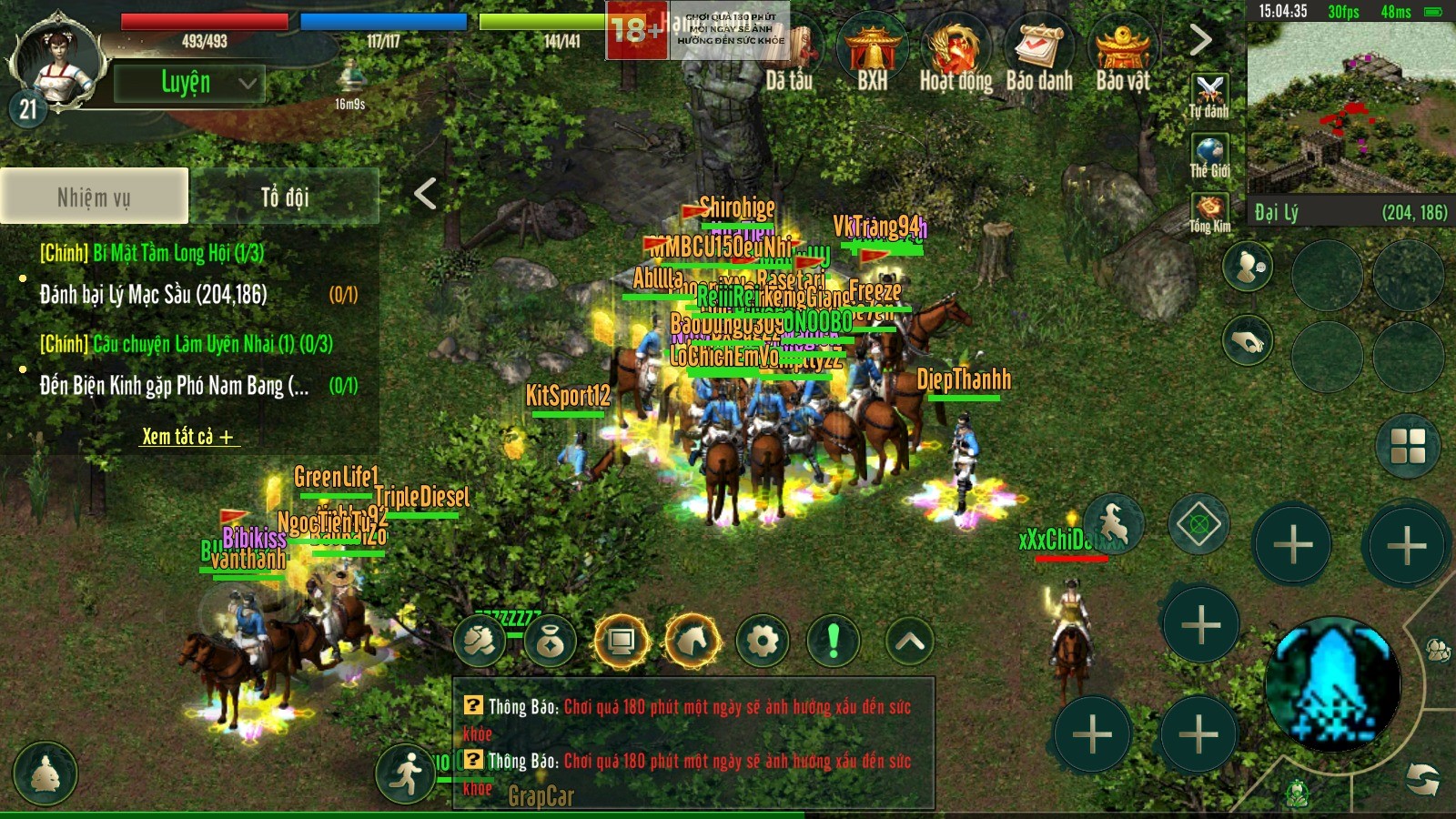Open the Hoạt động activities menu

pos(955,56)
